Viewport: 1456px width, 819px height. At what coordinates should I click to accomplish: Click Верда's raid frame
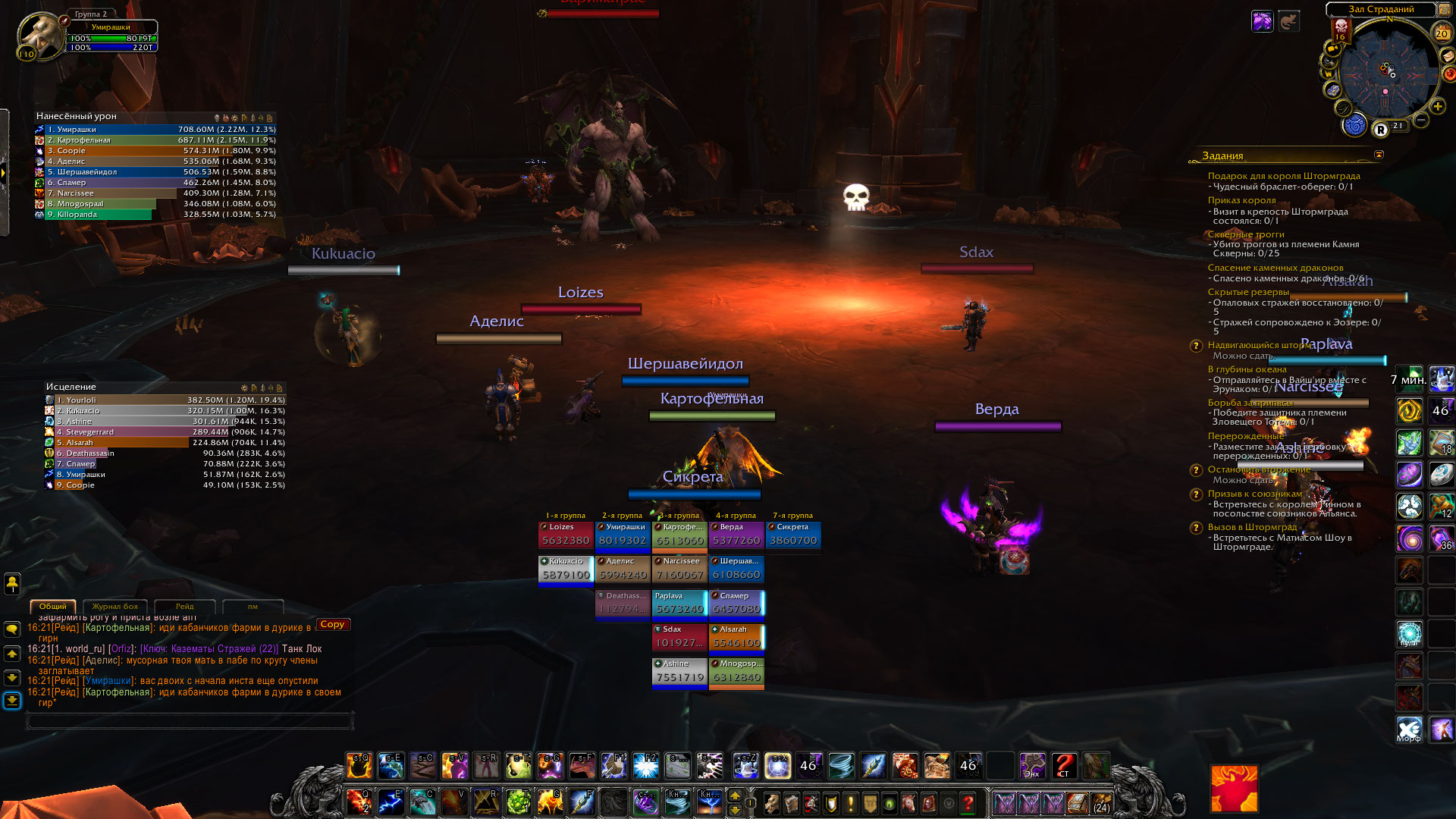[736, 535]
